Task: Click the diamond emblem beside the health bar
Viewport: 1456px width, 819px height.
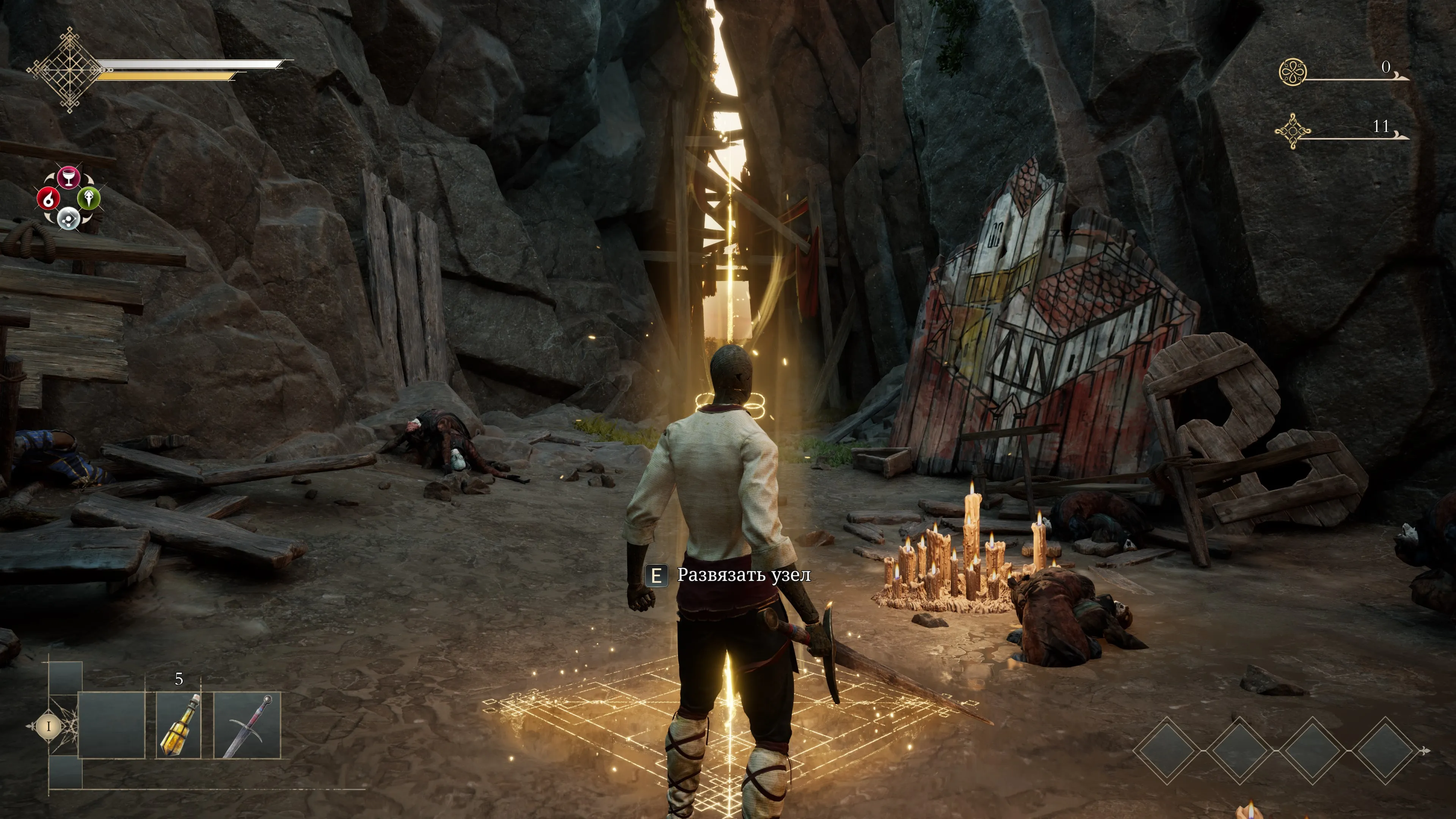Action: pos(69,70)
